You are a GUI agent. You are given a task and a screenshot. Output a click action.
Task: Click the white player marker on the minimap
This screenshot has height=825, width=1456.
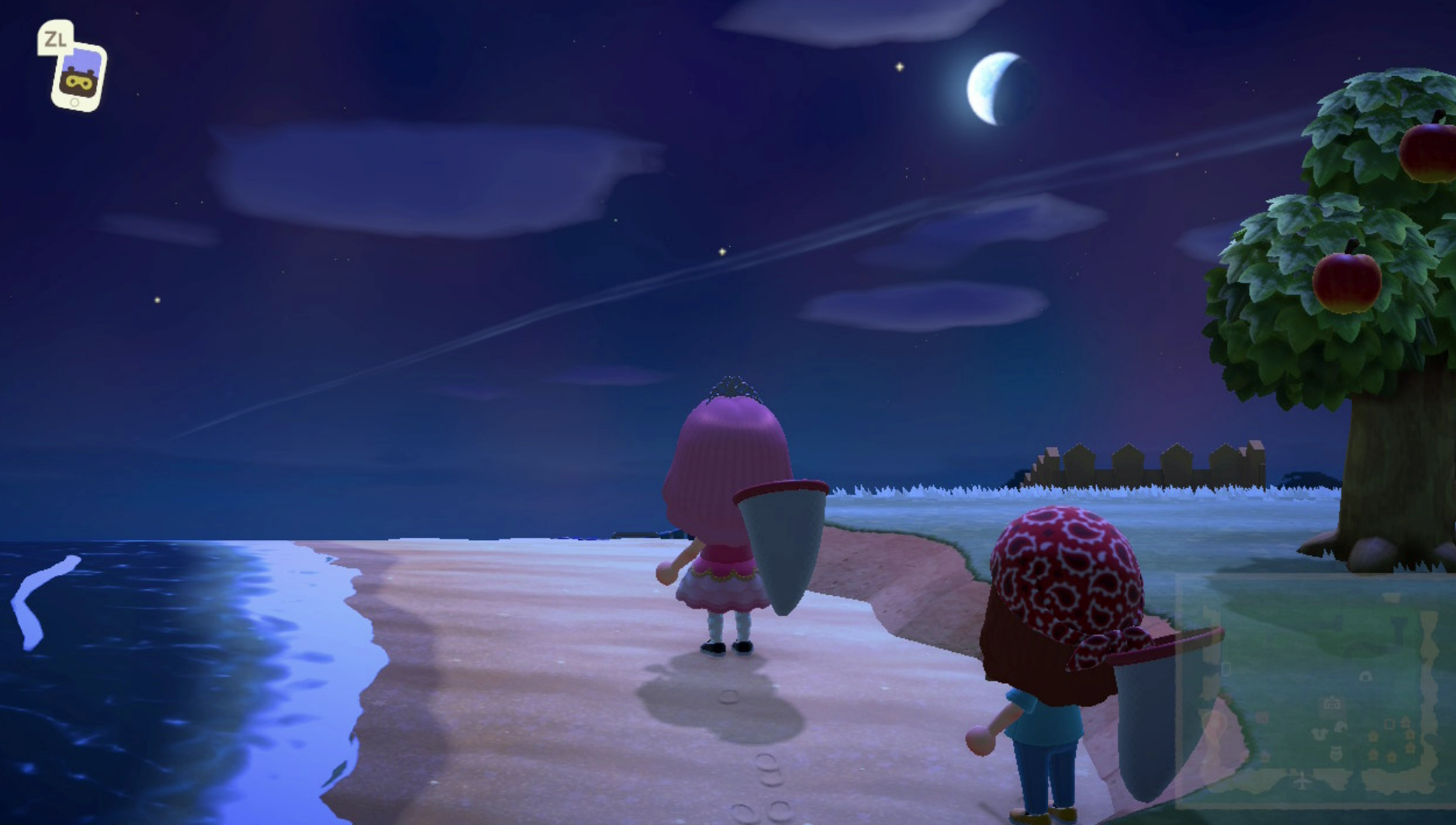point(1226,667)
